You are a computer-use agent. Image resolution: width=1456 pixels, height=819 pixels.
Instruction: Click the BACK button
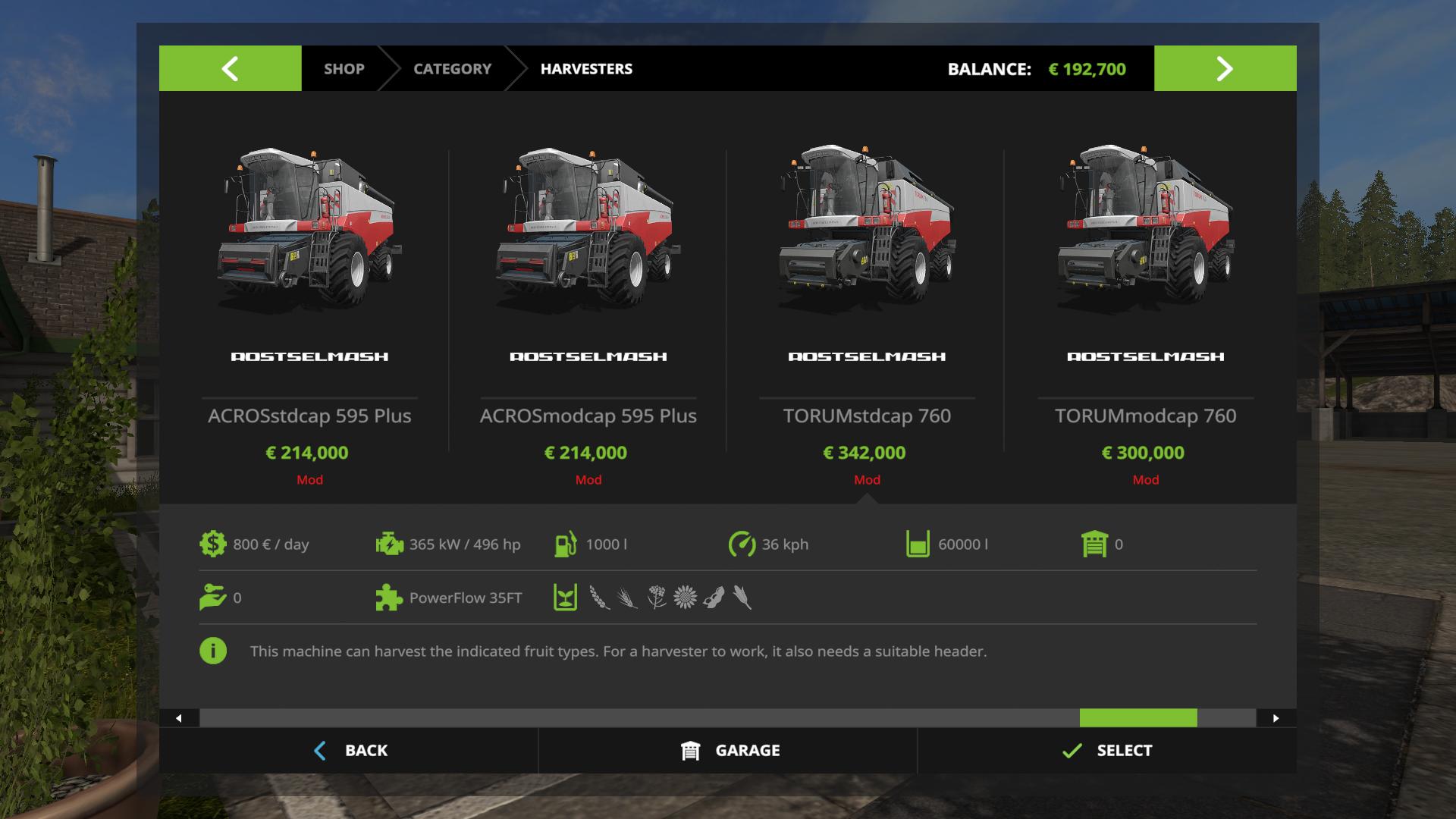point(350,750)
